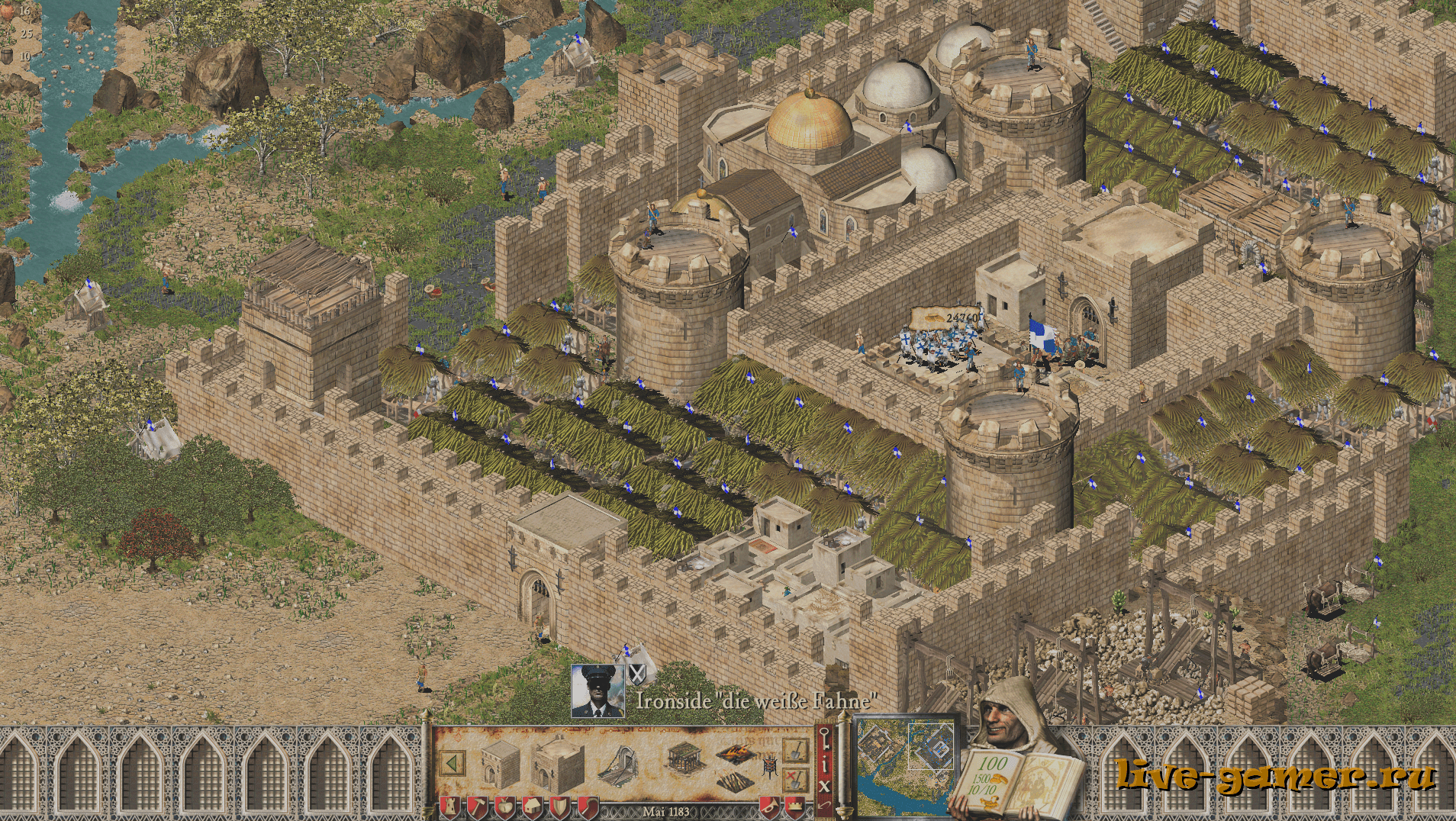
Task: Select the wooden cage building
Action: click(x=684, y=757)
